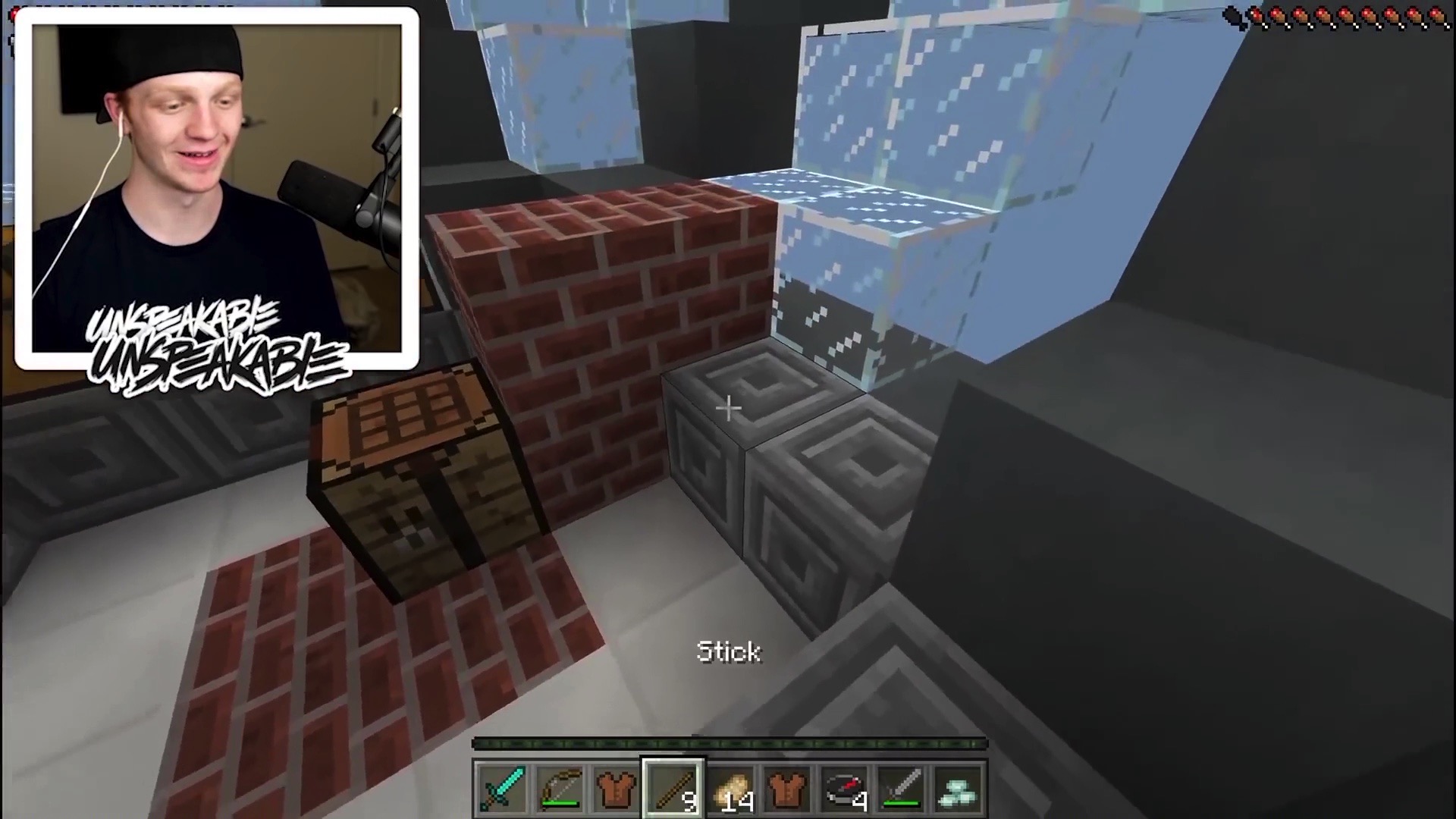Select the pale gem pile in last slot
Screen dimensions: 1456x819
(x=958, y=789)
